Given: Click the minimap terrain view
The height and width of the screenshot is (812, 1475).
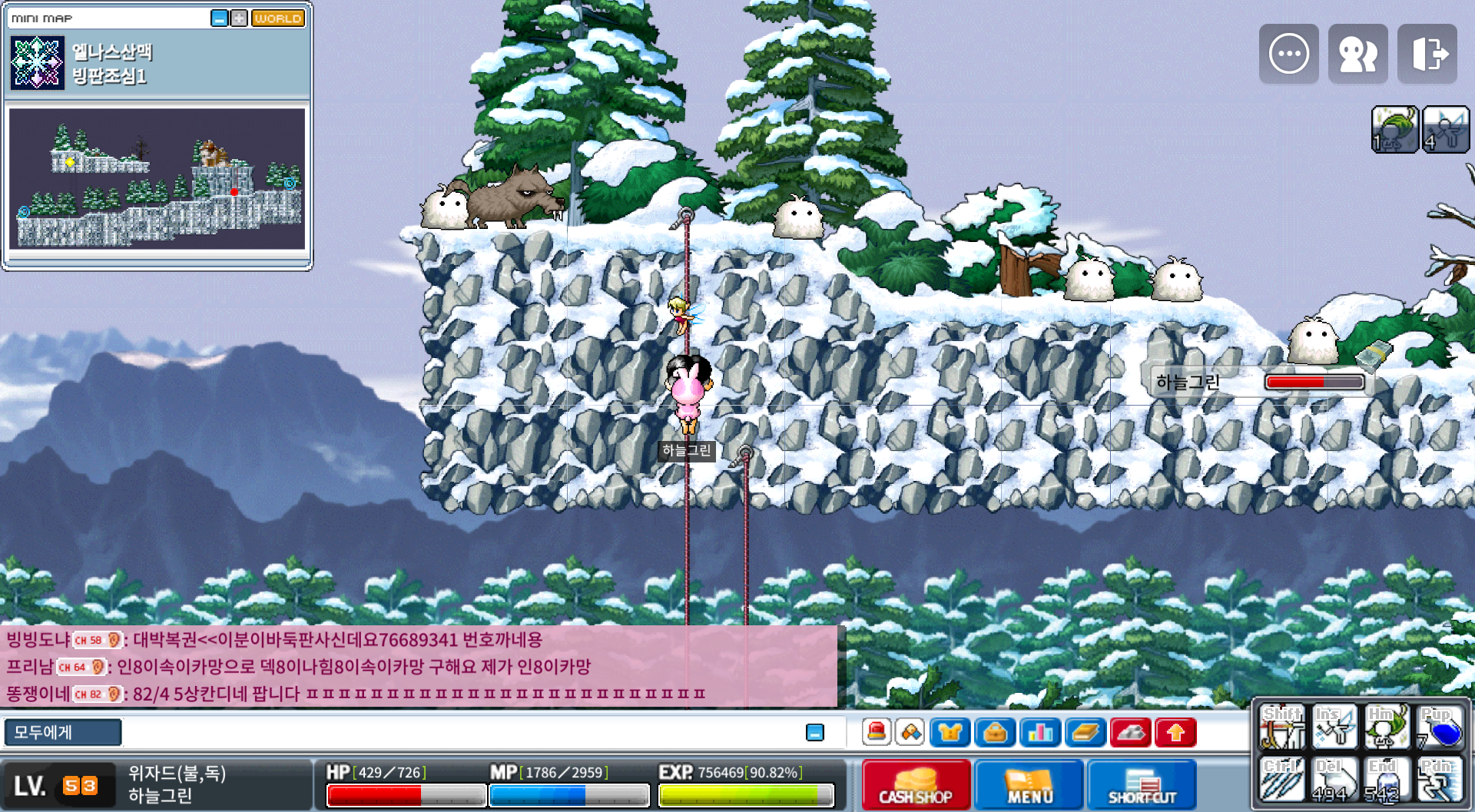Looking at the screenshot, I should click(x=157, y=178).
